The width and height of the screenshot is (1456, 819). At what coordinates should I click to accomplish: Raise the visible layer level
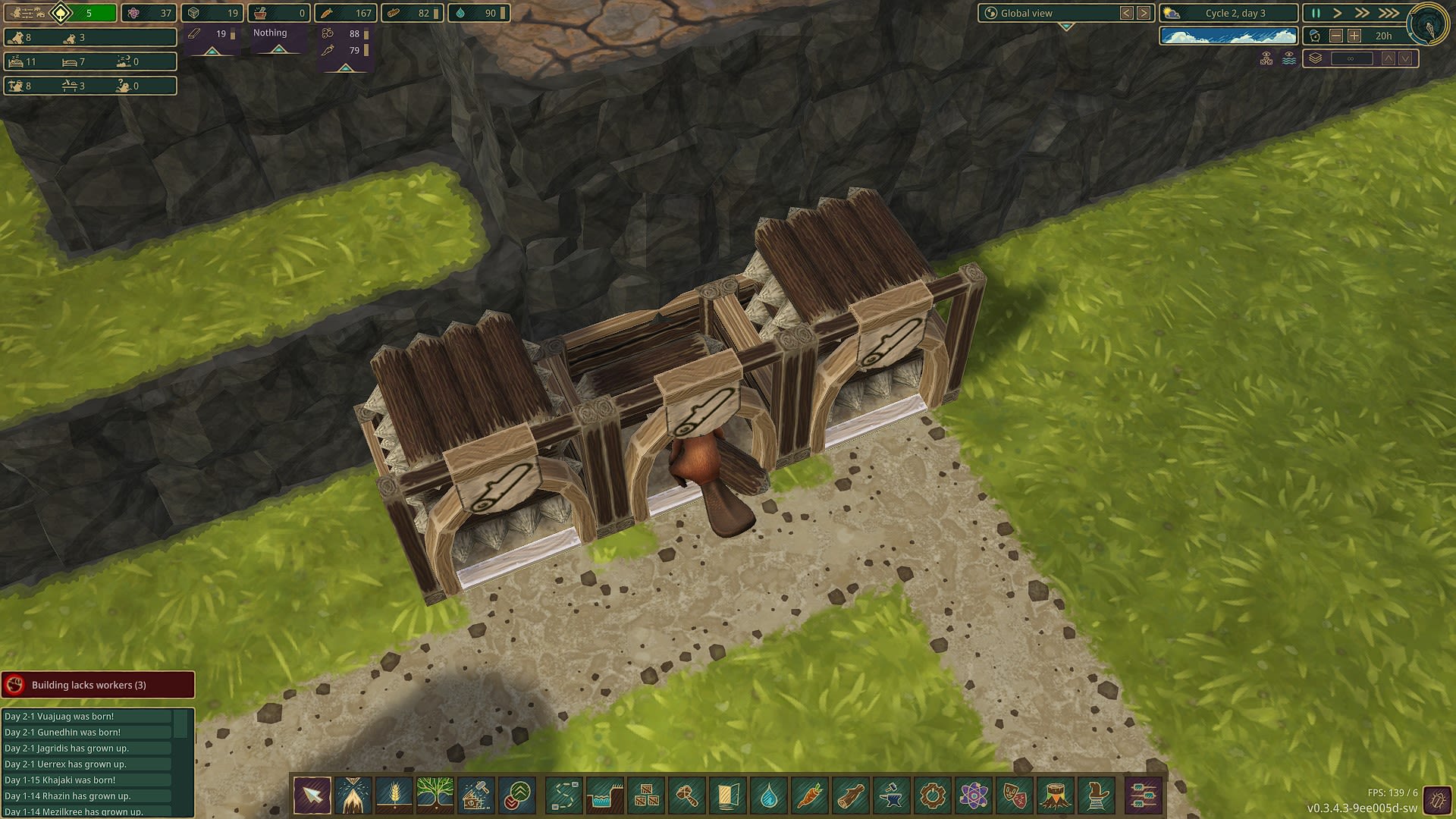(x=1389, y=58)
